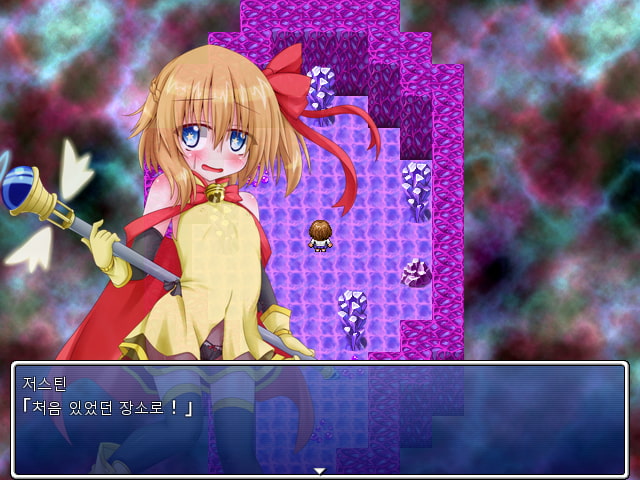Screen dimensions: 640x480
Task: Advance dialogue using the continue arrow
Action: tap(319, 470)
